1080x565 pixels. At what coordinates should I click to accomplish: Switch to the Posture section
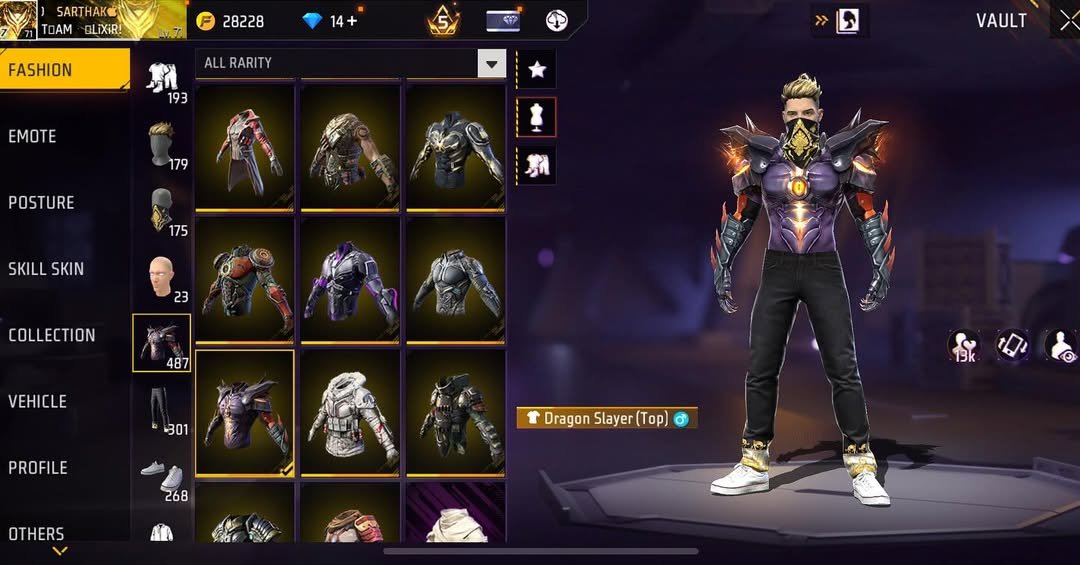(42, 203)
